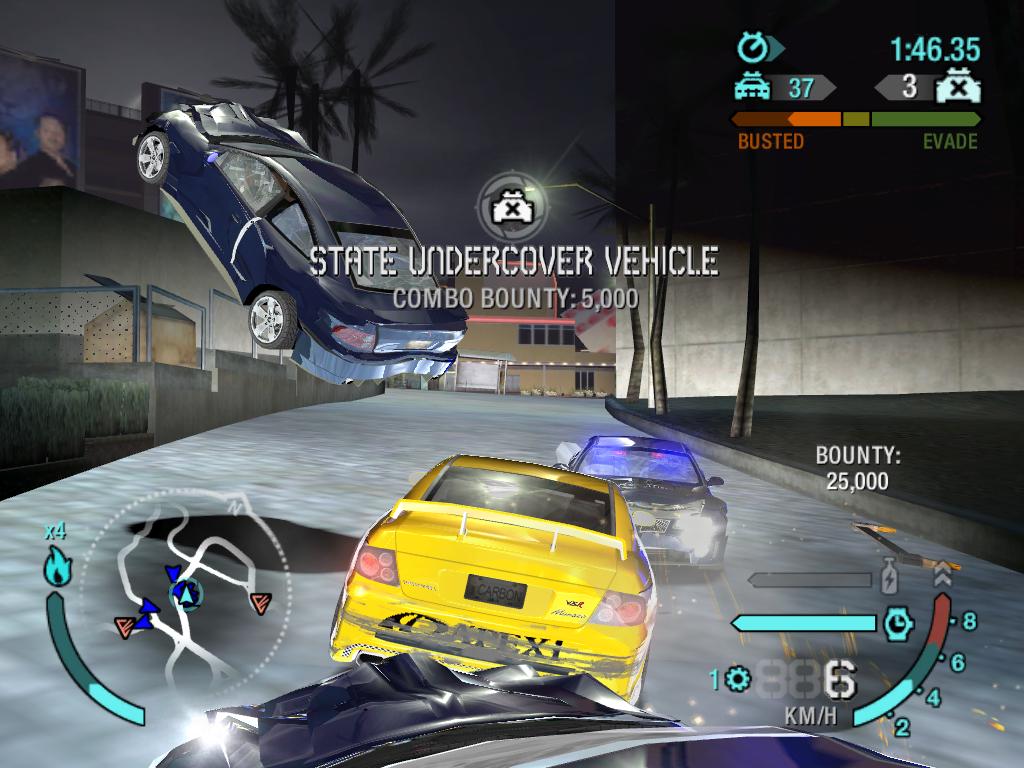This screenshot has height=768, width=1024.
Task: Select the nitrous bottle icon
Action: tap(888, 579)
